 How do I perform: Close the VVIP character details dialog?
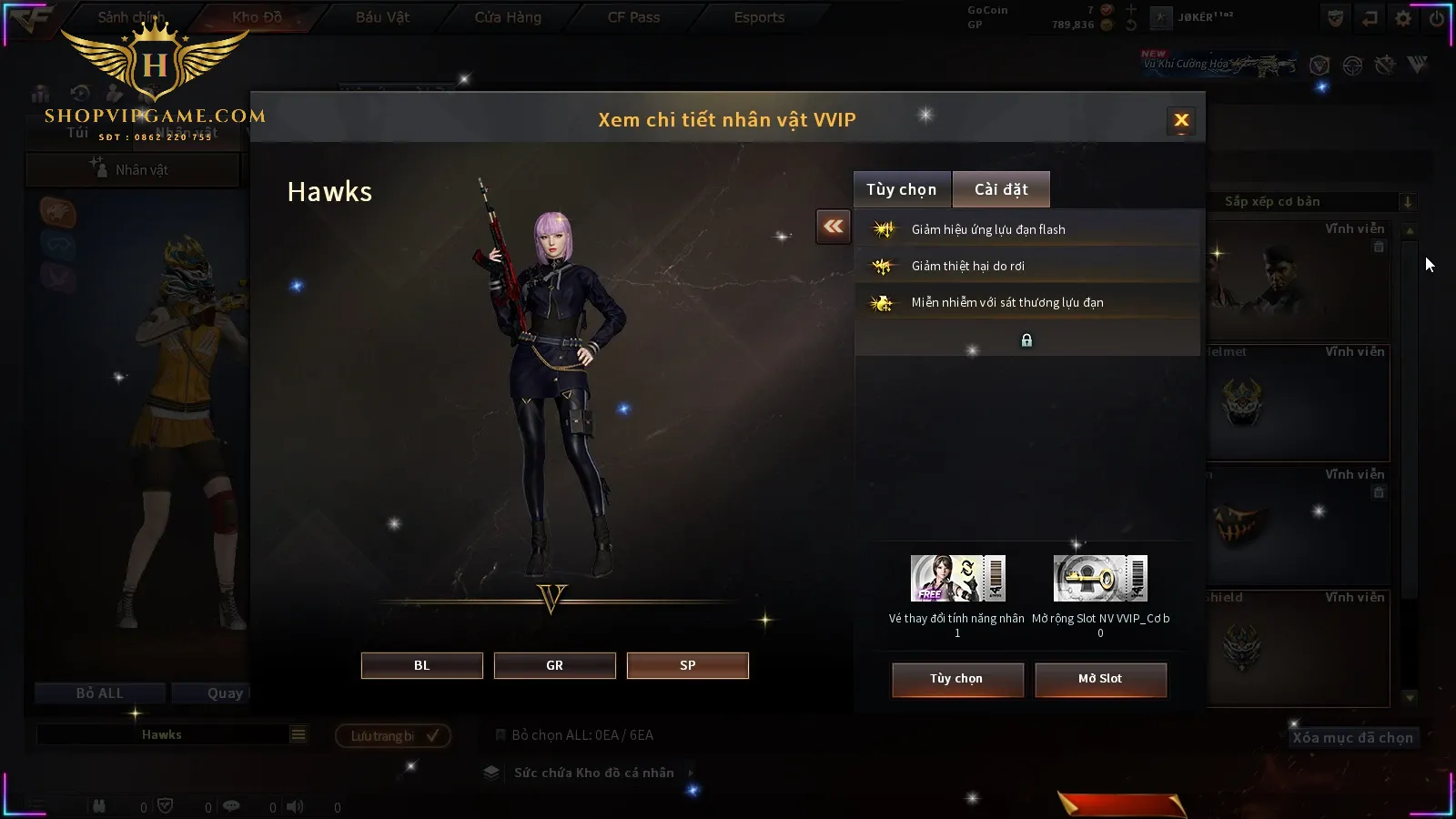point(1181,120)
